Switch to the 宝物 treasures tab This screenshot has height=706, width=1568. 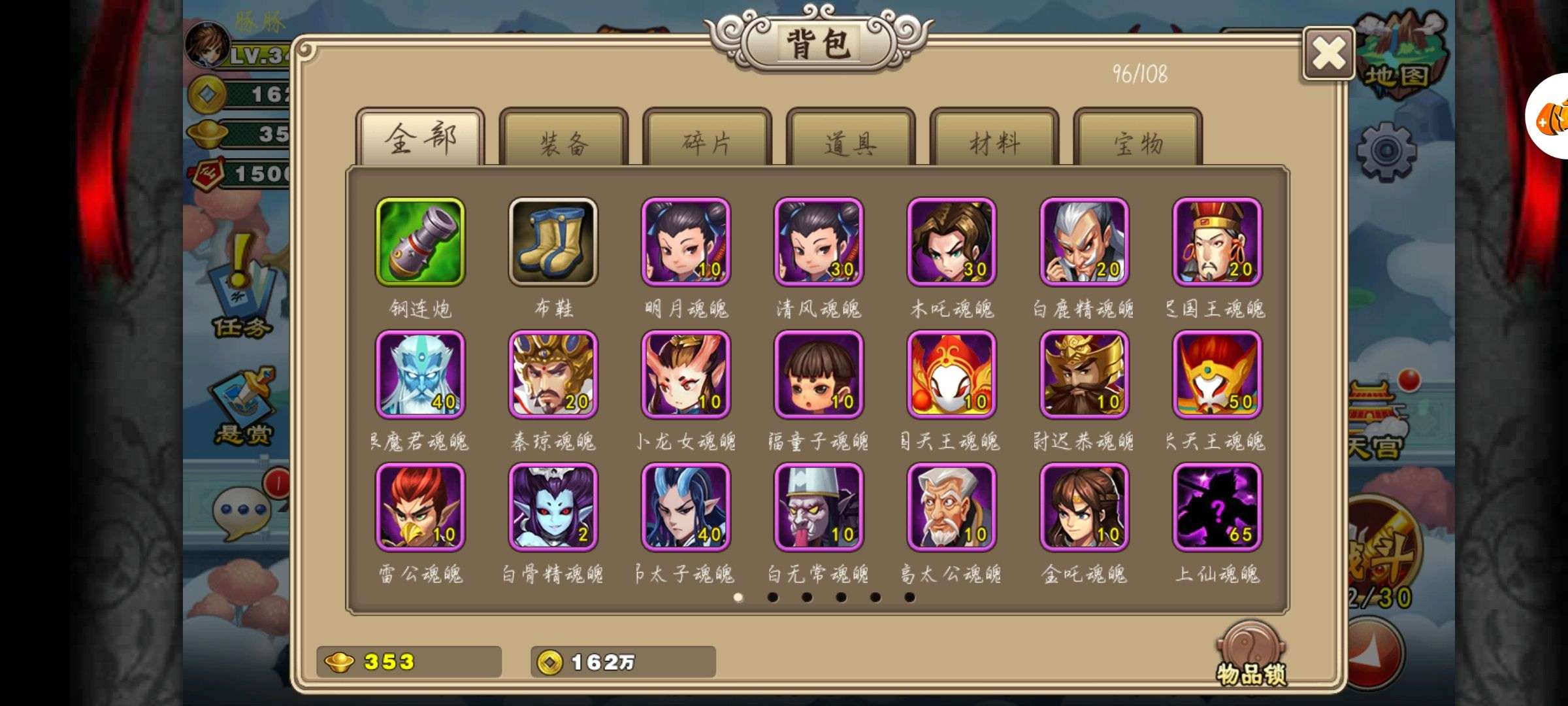[1138, 140]
